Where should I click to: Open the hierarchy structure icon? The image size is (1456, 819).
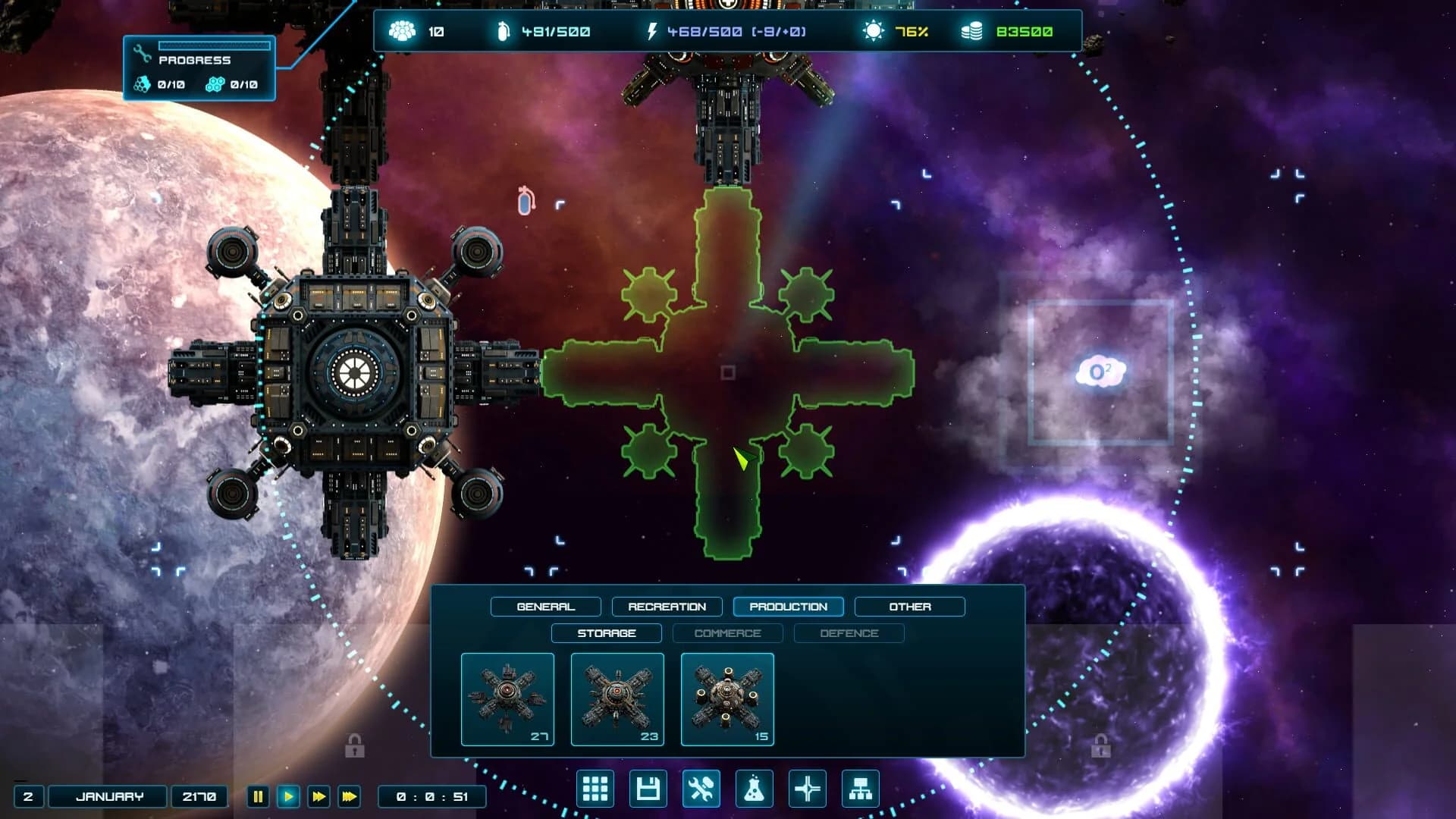[860, 789]
